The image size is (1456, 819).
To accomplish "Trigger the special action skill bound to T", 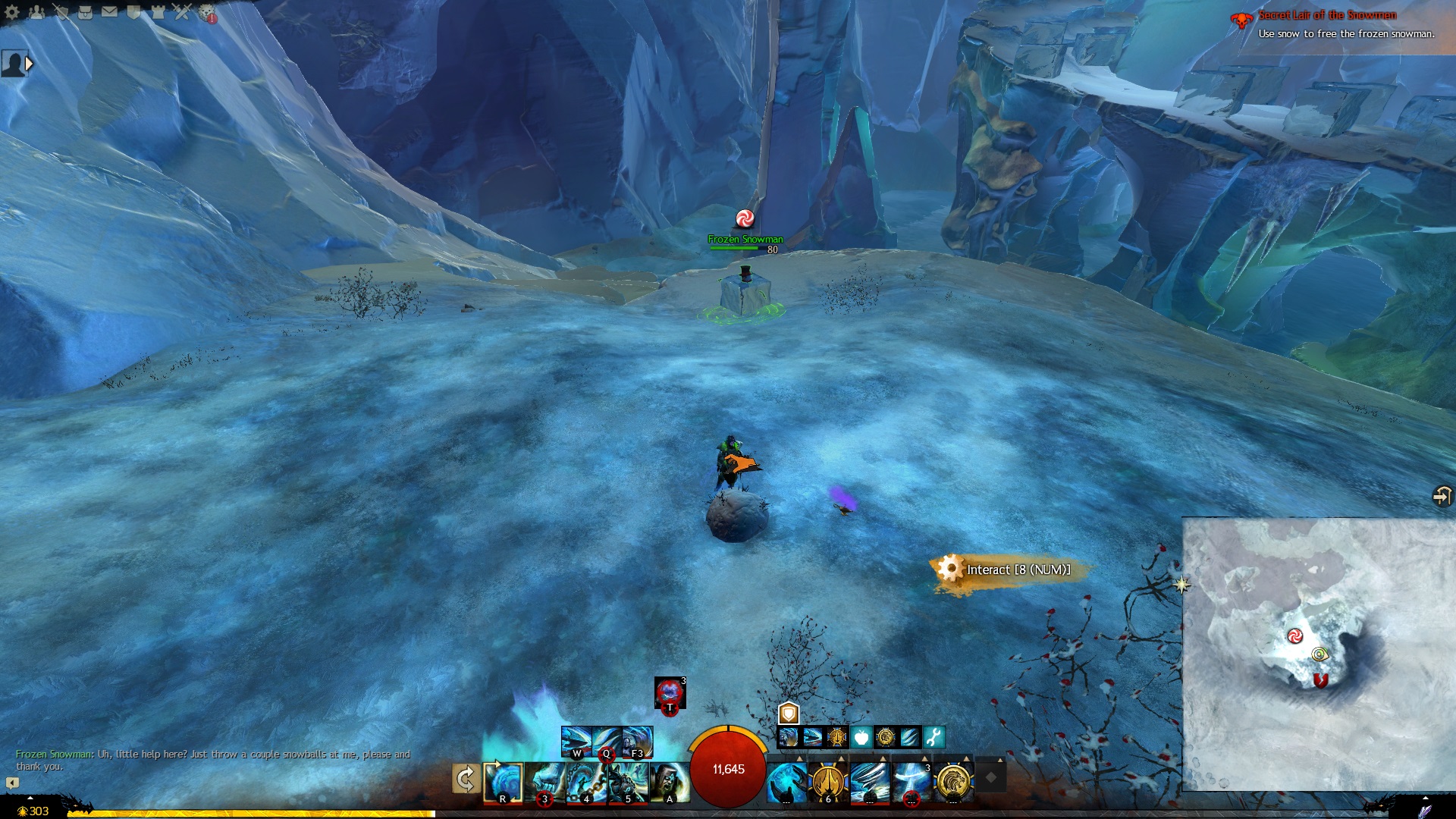I will 670,693.
